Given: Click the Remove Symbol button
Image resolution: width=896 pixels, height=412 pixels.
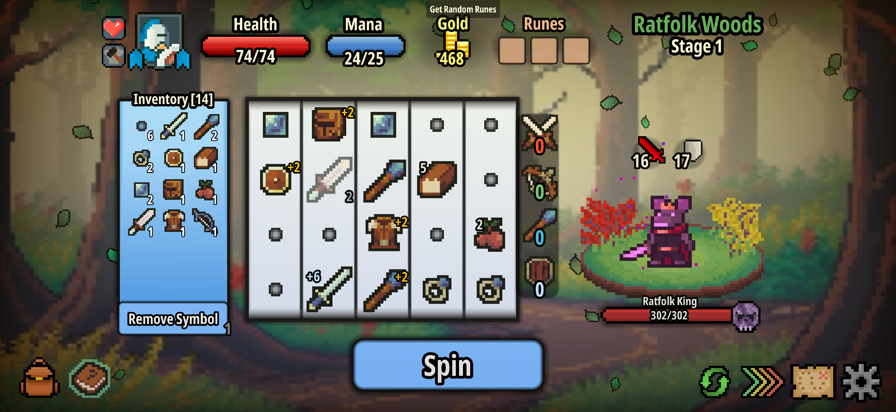Looking at the screenshot, I should tap(173, 319).
